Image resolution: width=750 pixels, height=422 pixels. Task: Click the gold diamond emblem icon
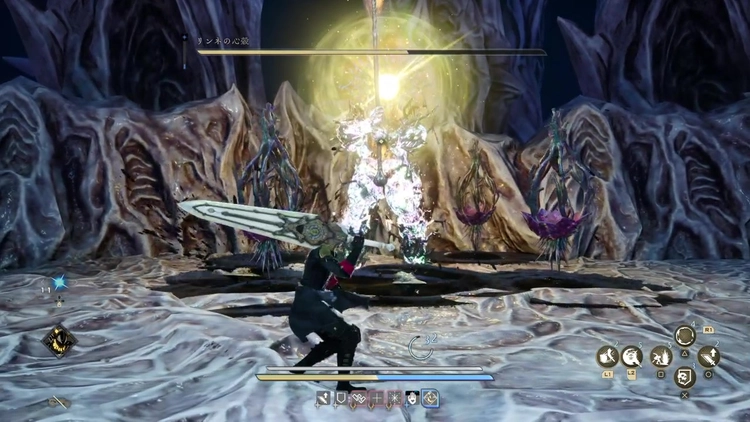click(57, 341)
